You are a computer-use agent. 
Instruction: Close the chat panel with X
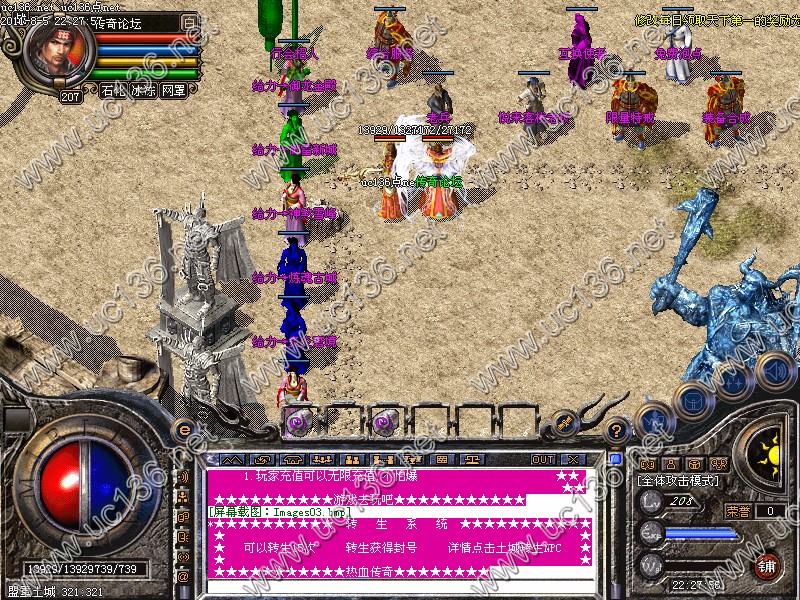(x=573, y=459)
